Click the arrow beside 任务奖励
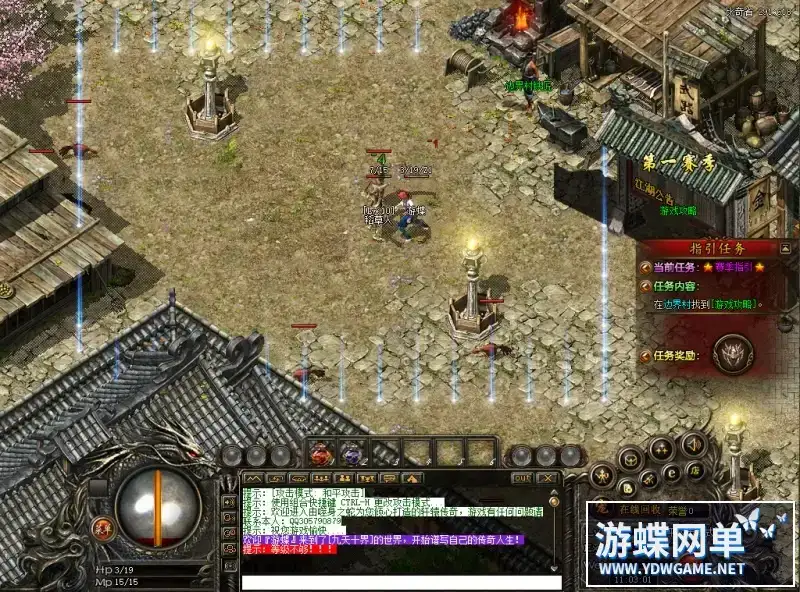 (x=645, y=354)
